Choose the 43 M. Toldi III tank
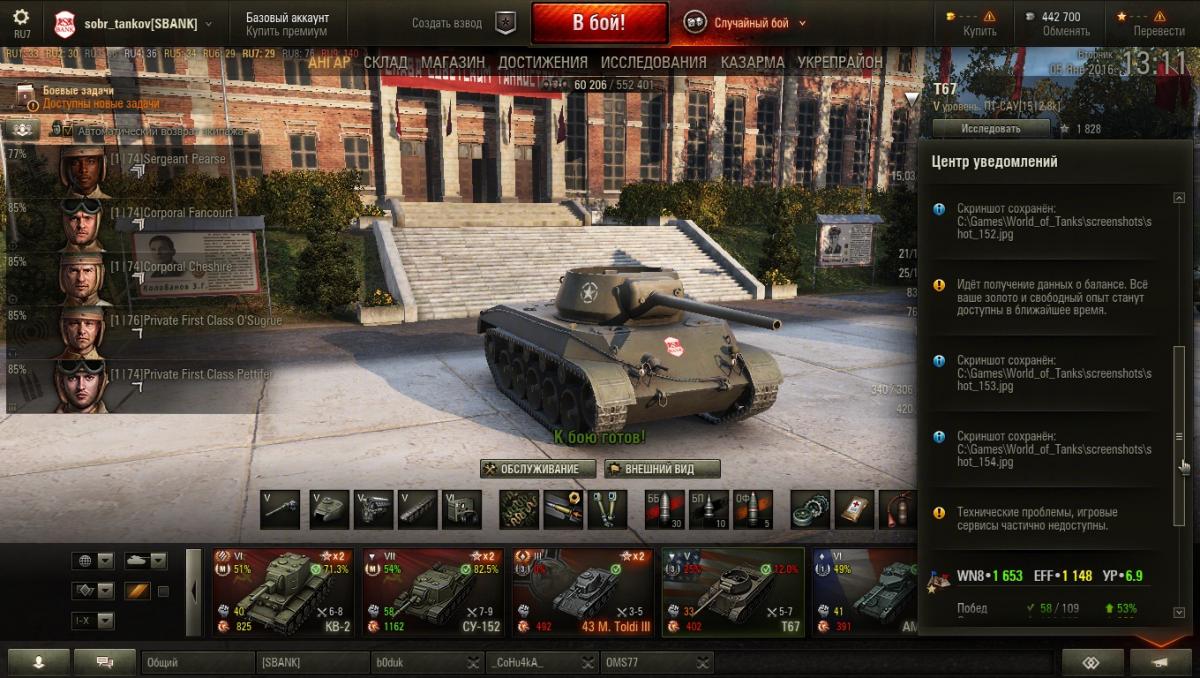This screenshot has width=1200, height=678. tap(582, 593)
